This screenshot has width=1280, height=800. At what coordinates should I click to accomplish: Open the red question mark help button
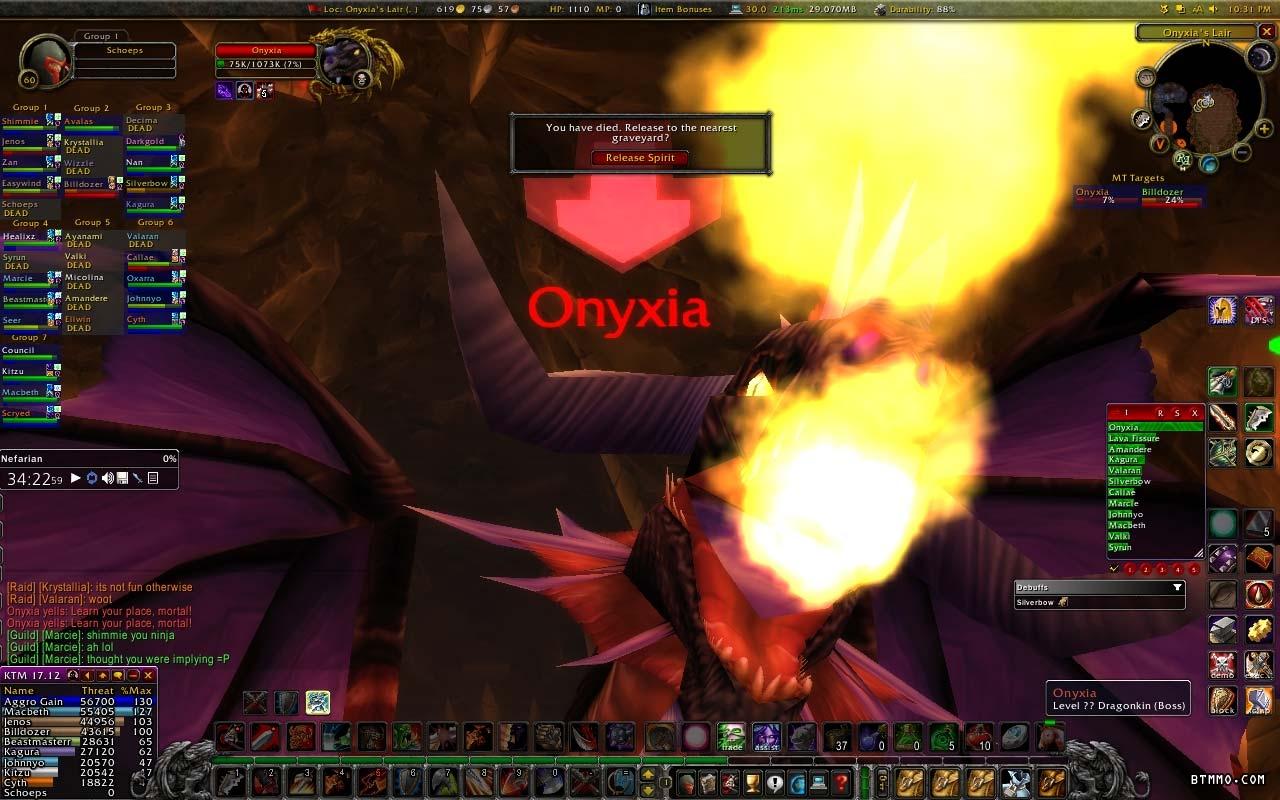coord(842,781)
